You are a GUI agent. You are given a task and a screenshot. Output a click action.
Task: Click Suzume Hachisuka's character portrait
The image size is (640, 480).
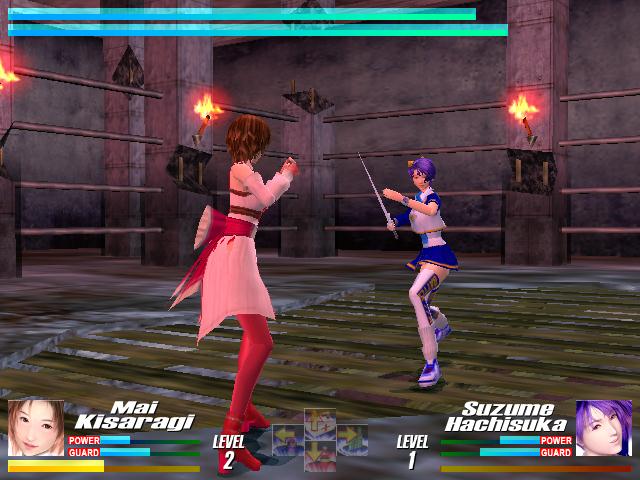tap(604, 428)
